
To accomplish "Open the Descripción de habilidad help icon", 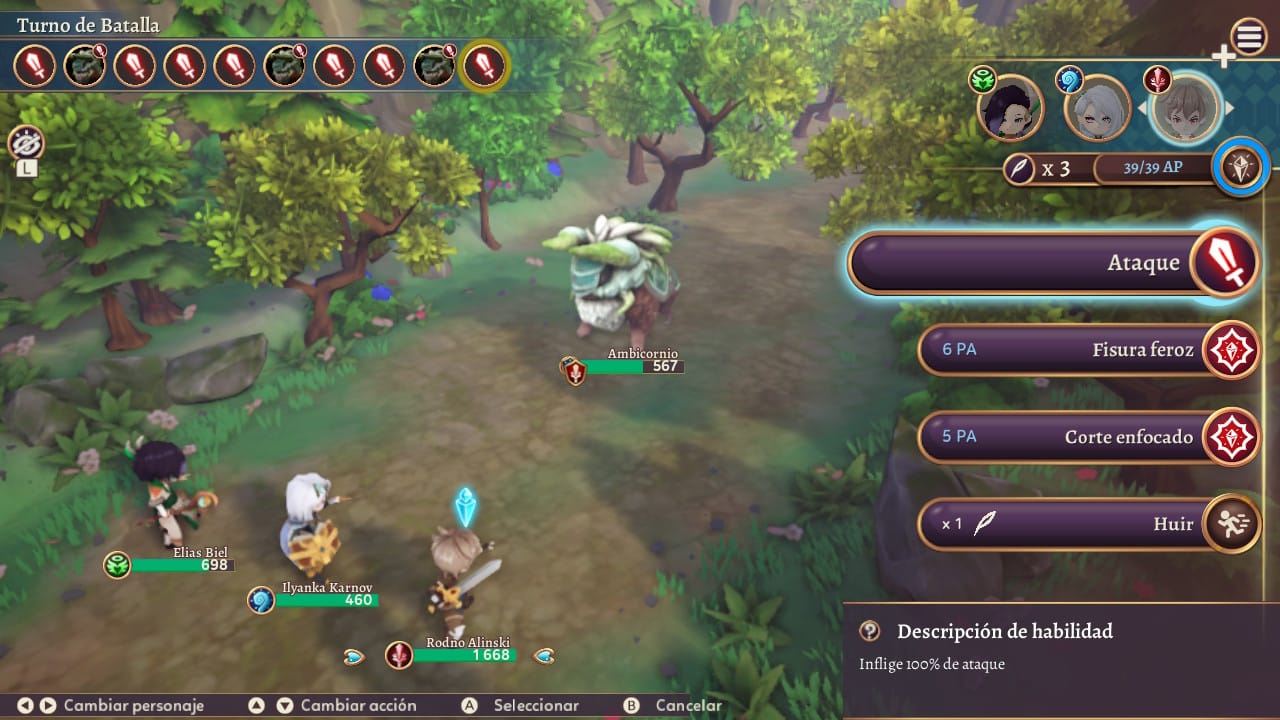I will (870, 631).
